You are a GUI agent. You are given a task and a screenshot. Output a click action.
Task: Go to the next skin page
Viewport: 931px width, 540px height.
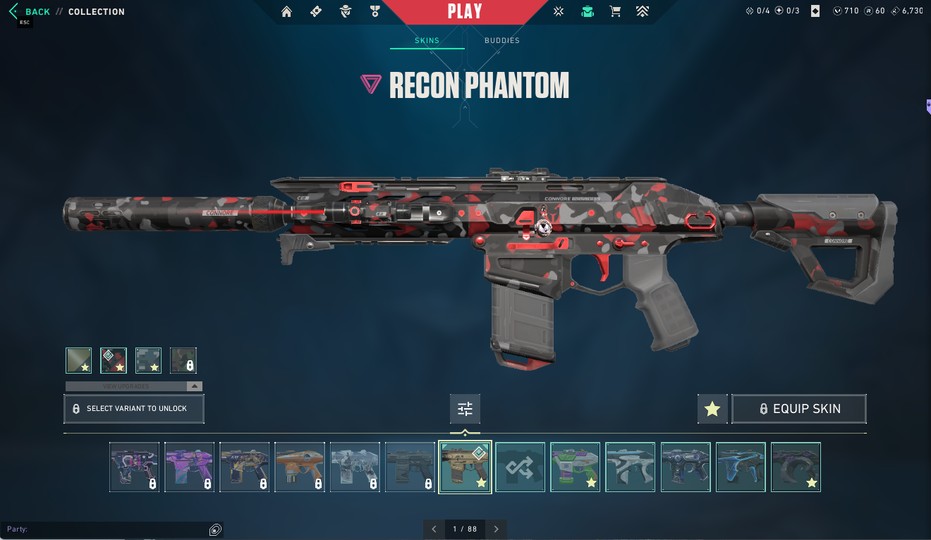click(x=496, y=529)
